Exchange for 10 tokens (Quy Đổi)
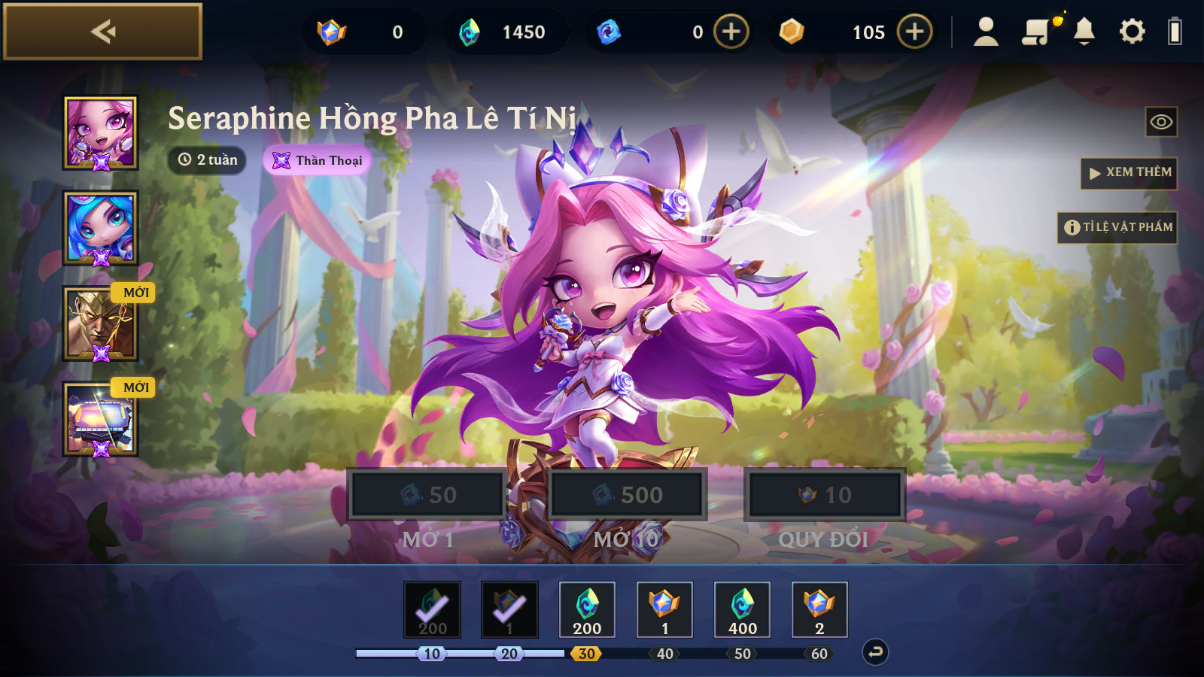Image resolution: width=1204 pixels, height=677 pixels. pos(825,495)
